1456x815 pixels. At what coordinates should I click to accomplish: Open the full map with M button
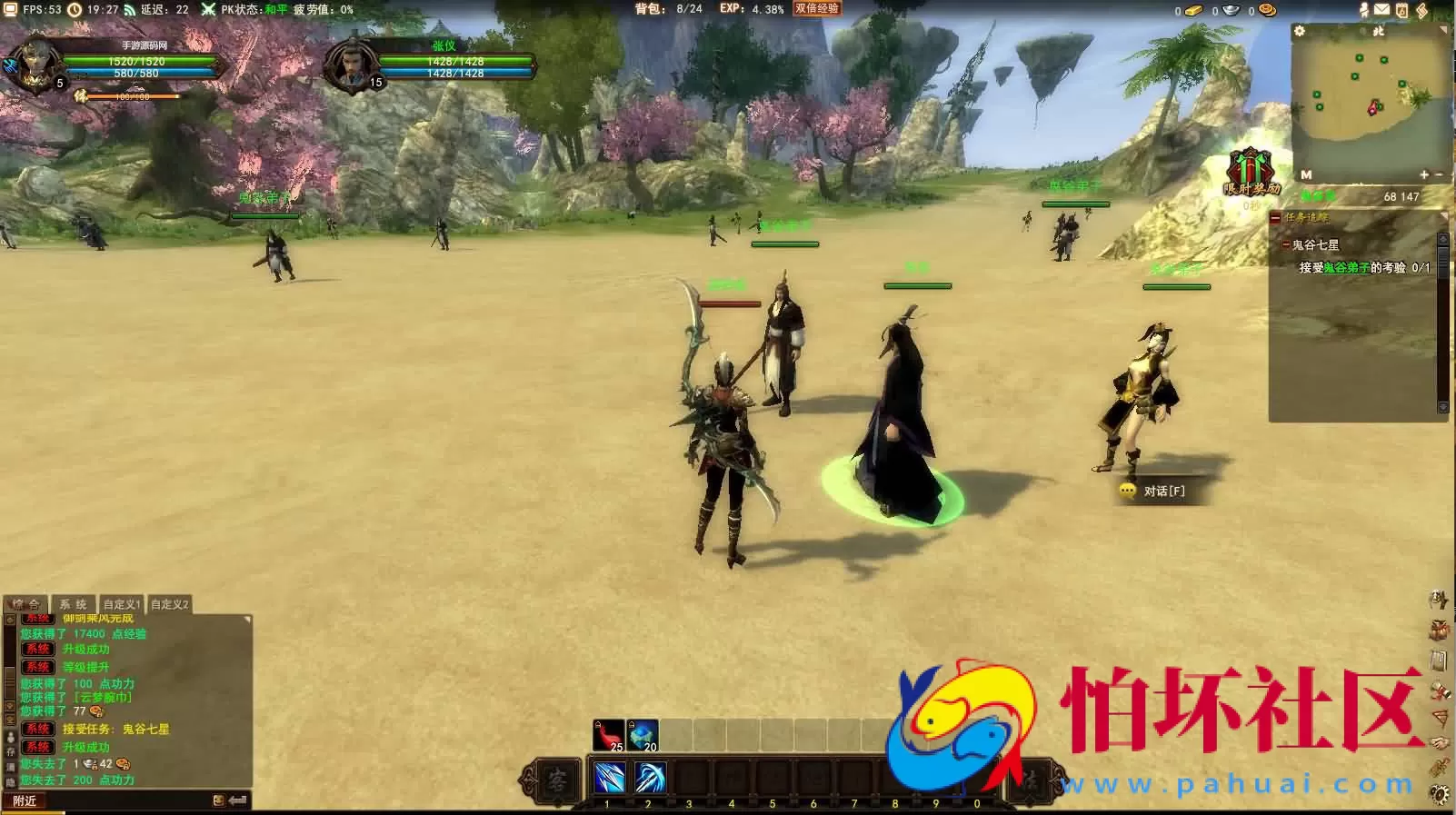tap(1306, 174)
